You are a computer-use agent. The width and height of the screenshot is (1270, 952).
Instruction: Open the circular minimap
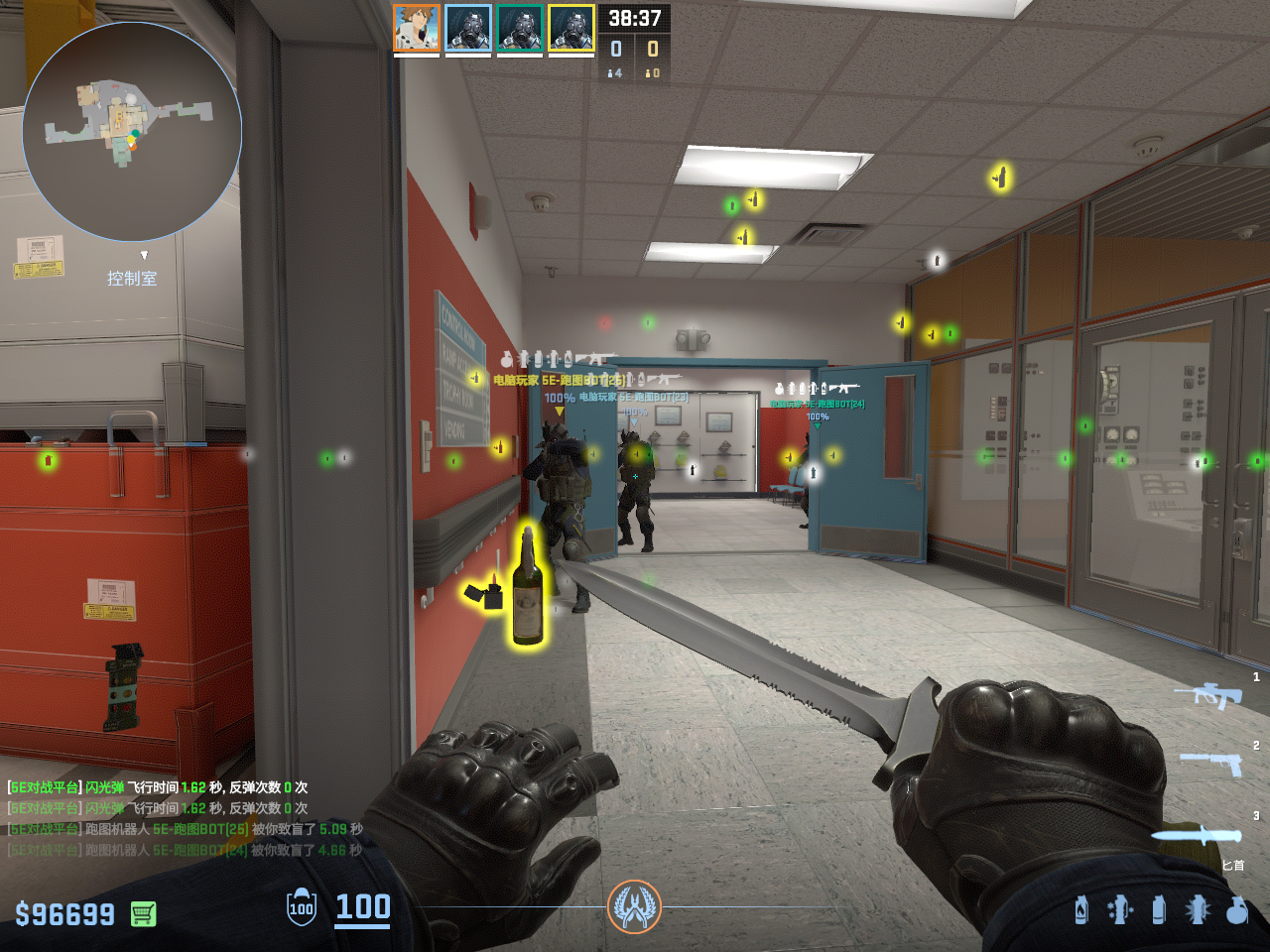pos(132,132)
